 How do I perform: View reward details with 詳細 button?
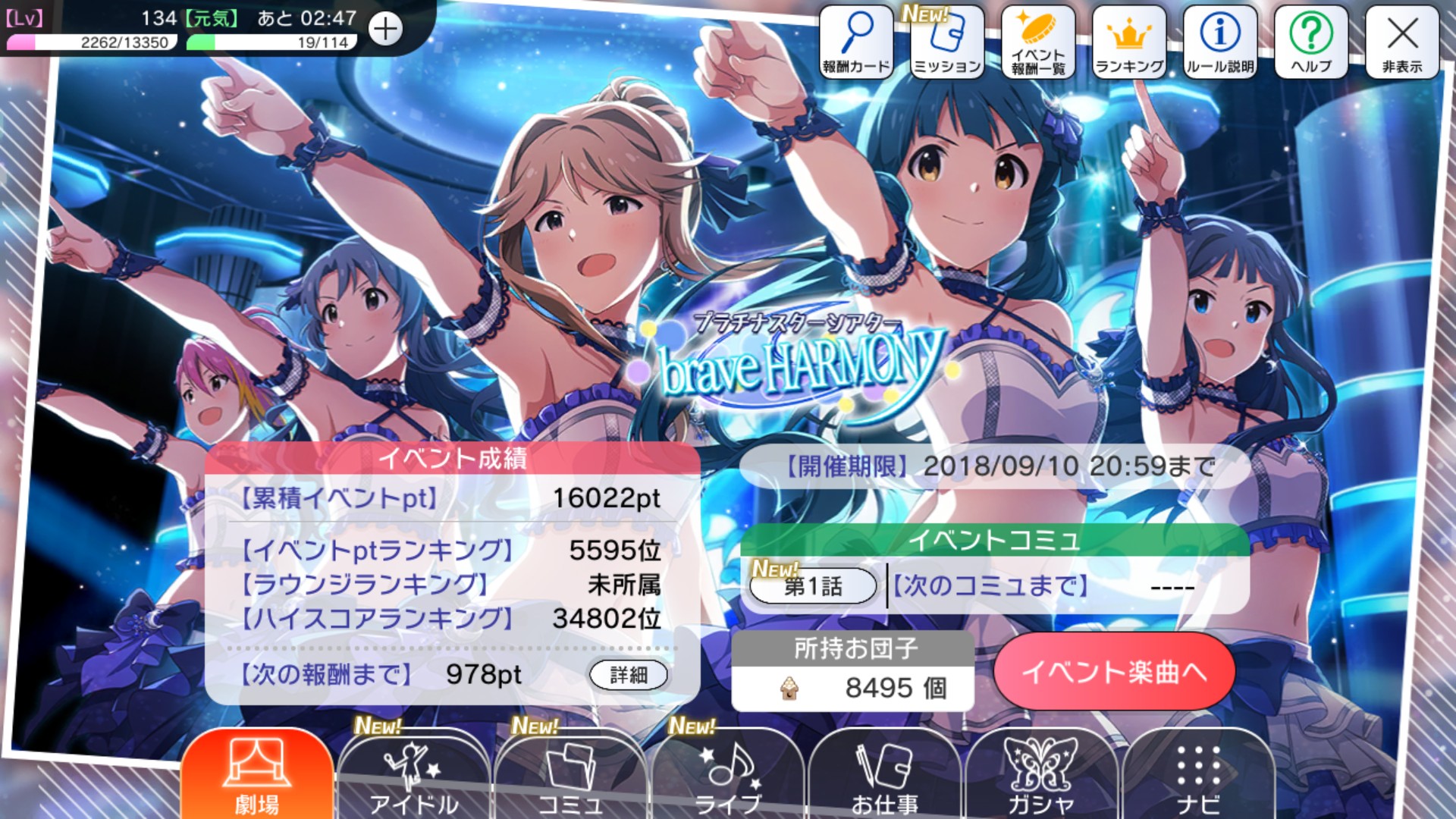629,674
